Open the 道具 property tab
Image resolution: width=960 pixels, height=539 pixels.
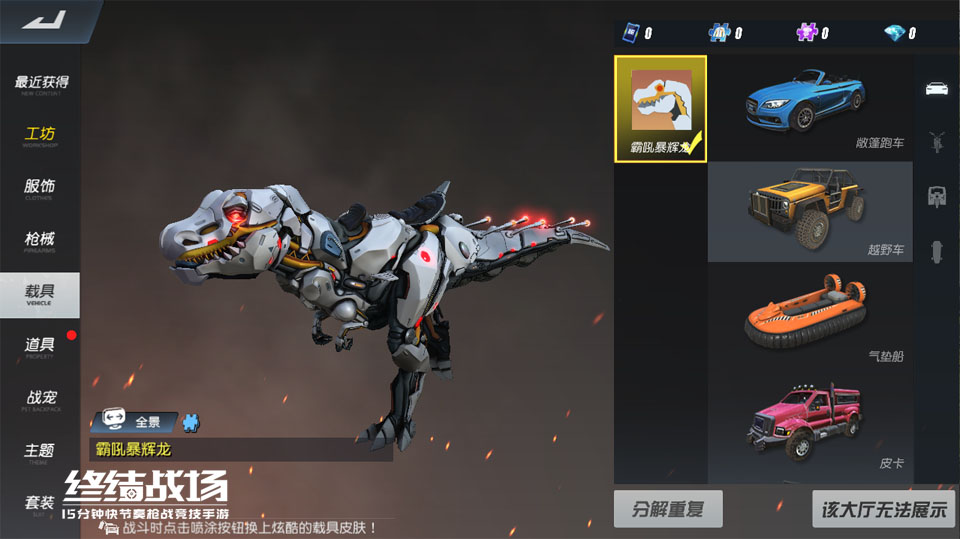[x=41, y=346]
